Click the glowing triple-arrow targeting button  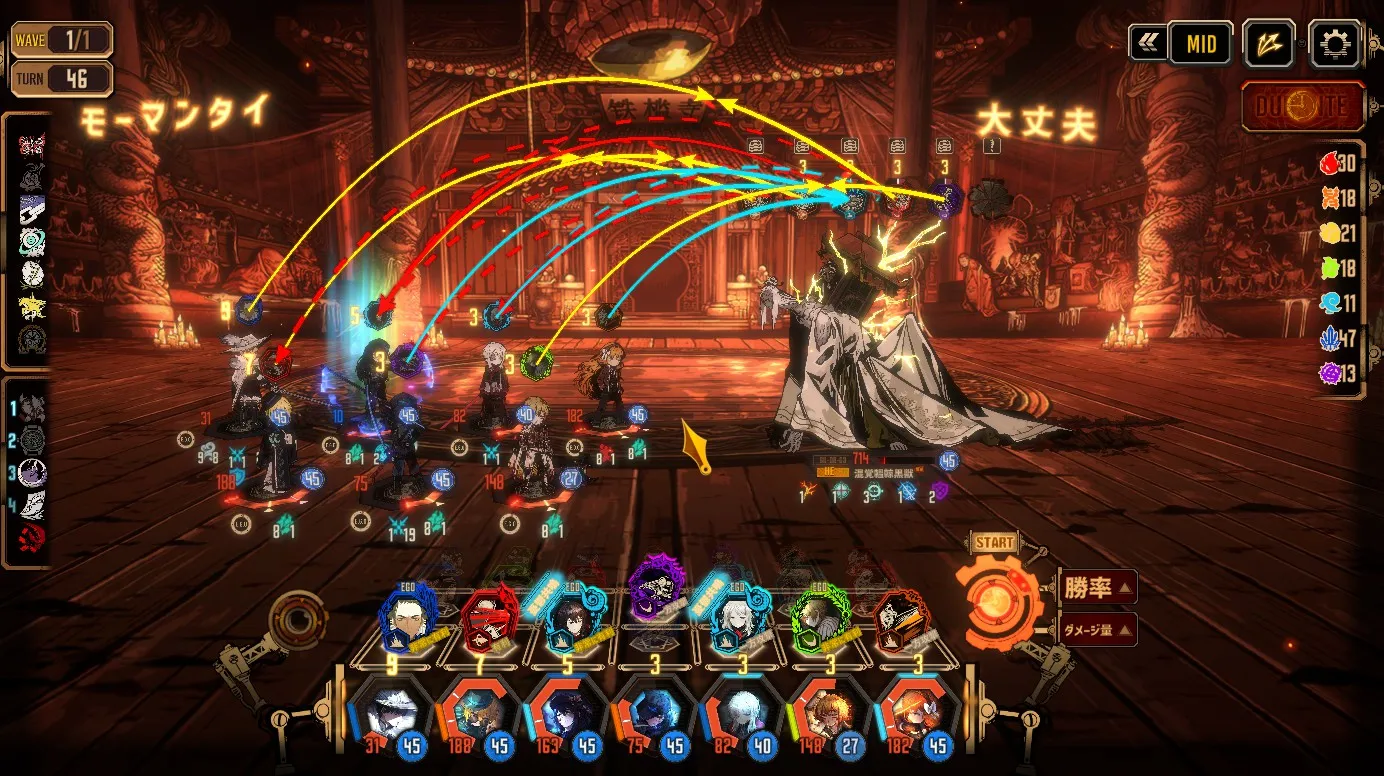click(1269, 44)
